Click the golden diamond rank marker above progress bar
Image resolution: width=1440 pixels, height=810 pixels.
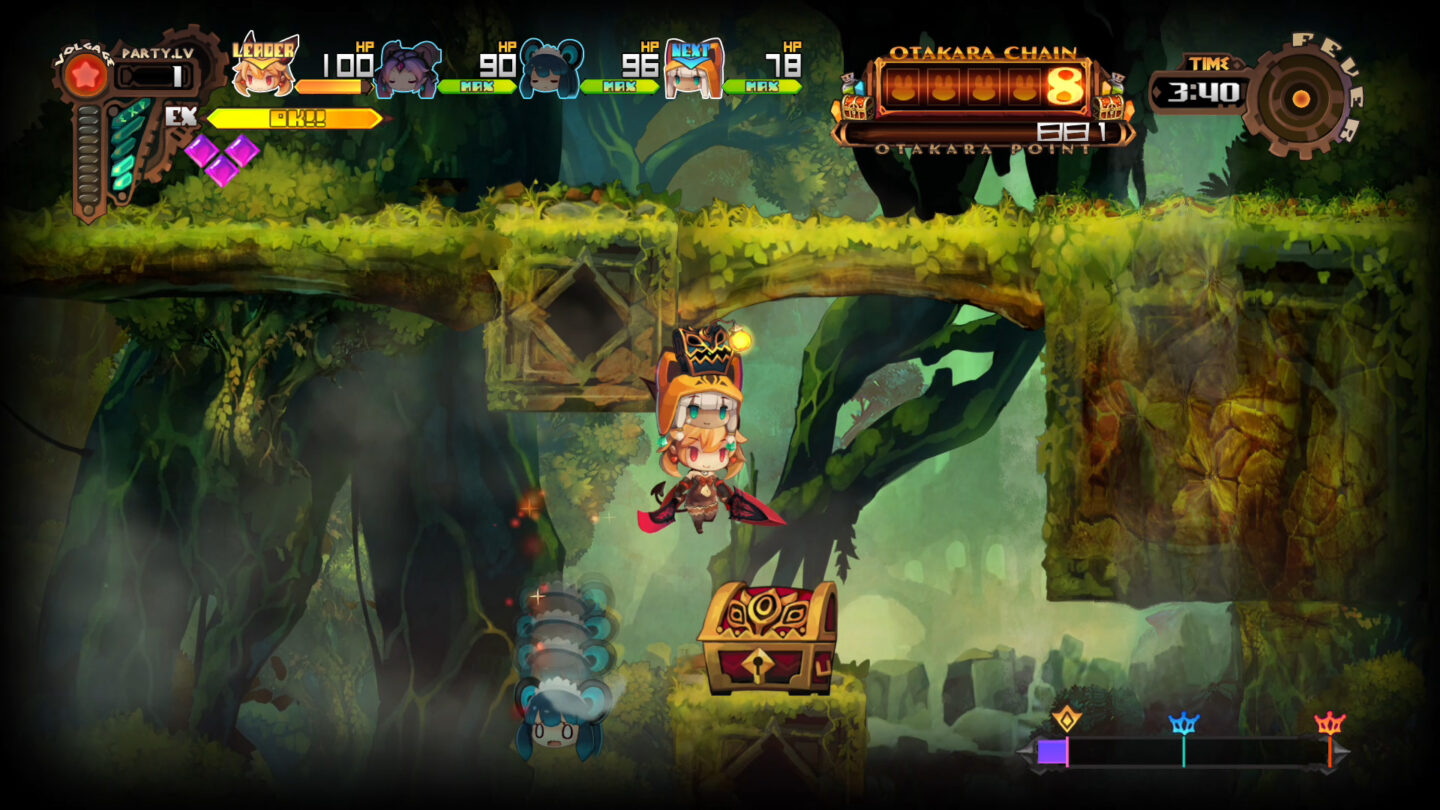(1069, 717)
